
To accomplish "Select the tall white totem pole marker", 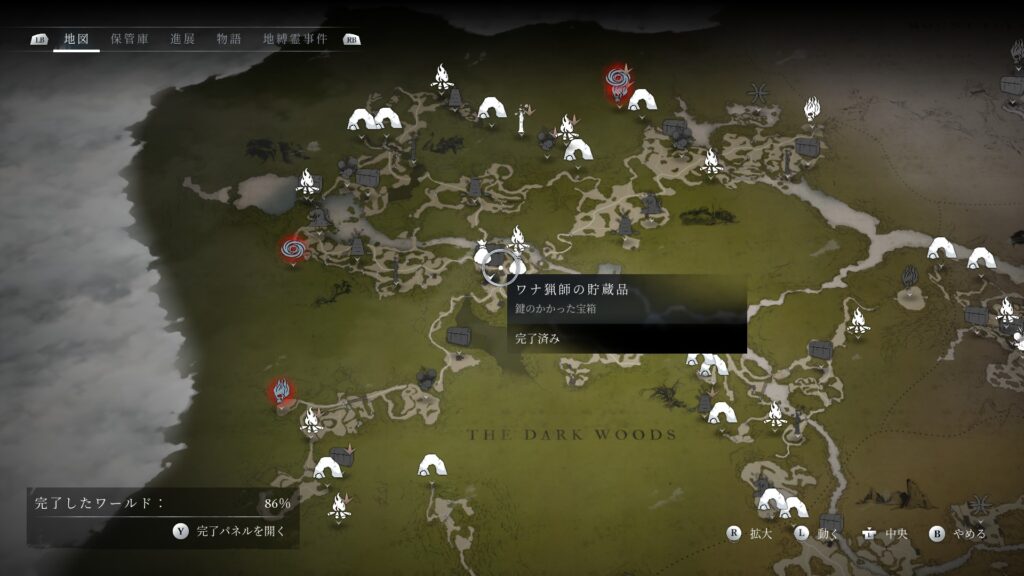I will pyautogui.click(x=521, y=122).
